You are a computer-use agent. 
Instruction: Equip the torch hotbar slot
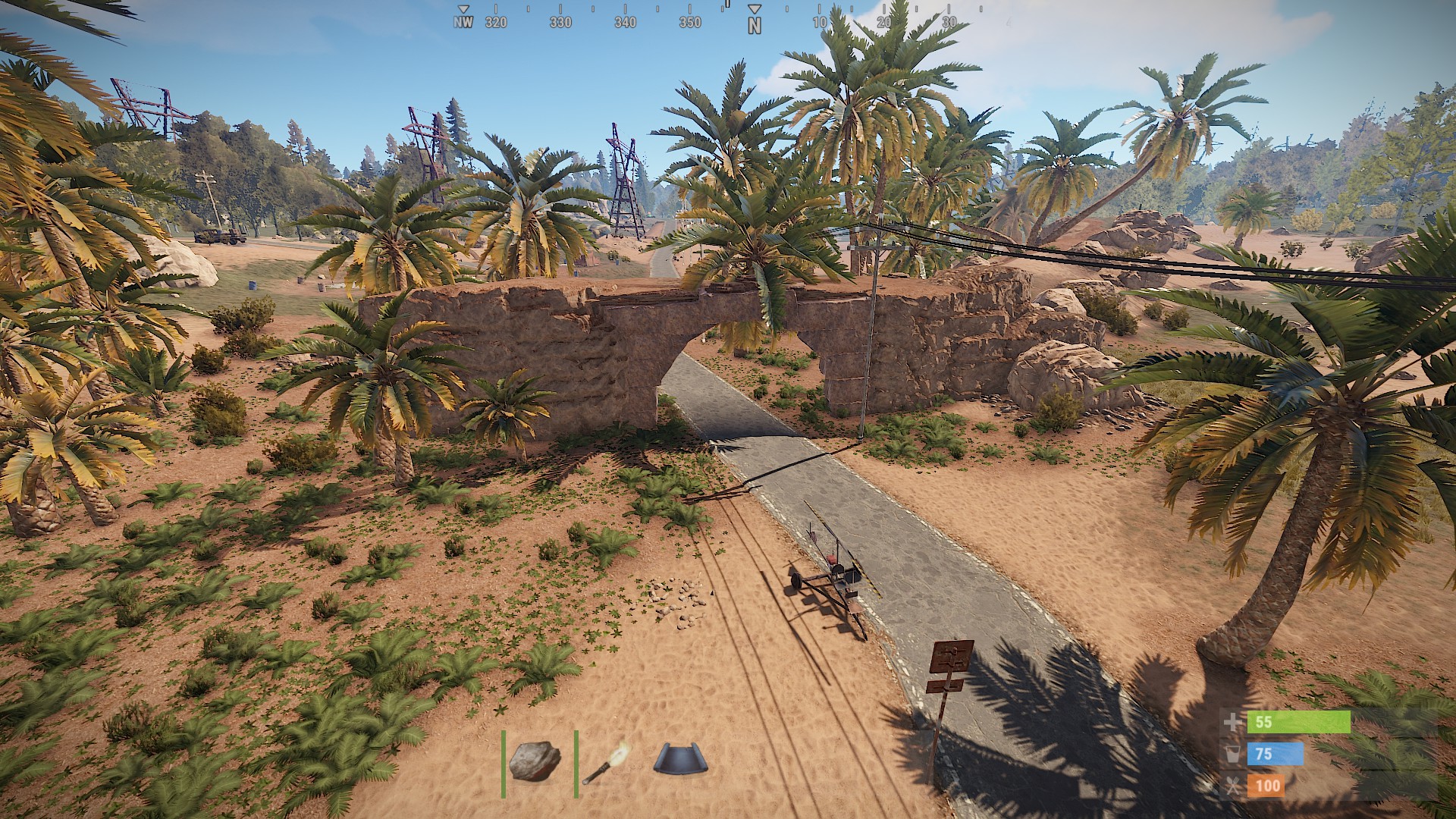(x=607, y=762)
